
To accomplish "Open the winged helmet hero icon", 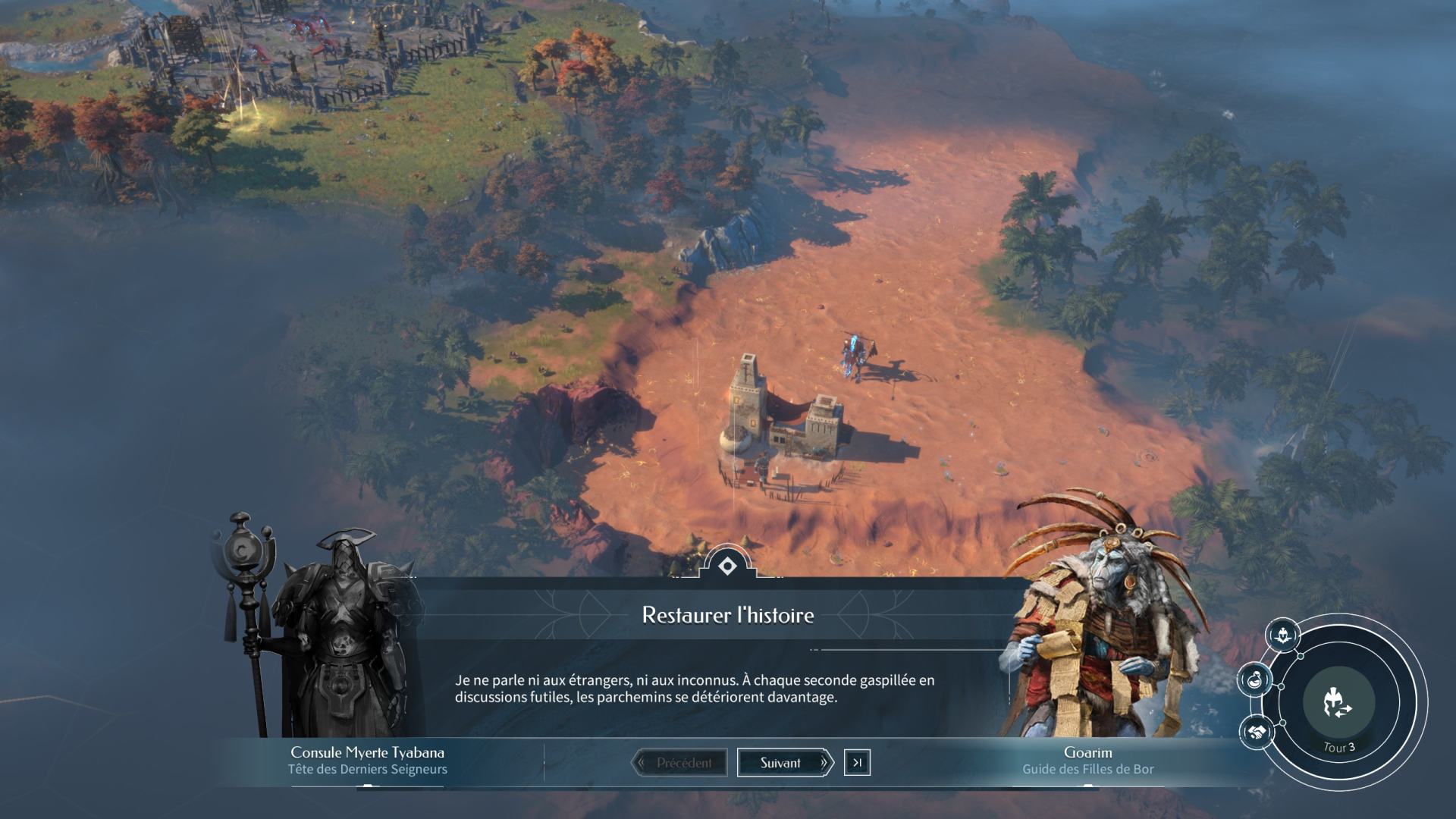I will click(x=1282, y=635).
